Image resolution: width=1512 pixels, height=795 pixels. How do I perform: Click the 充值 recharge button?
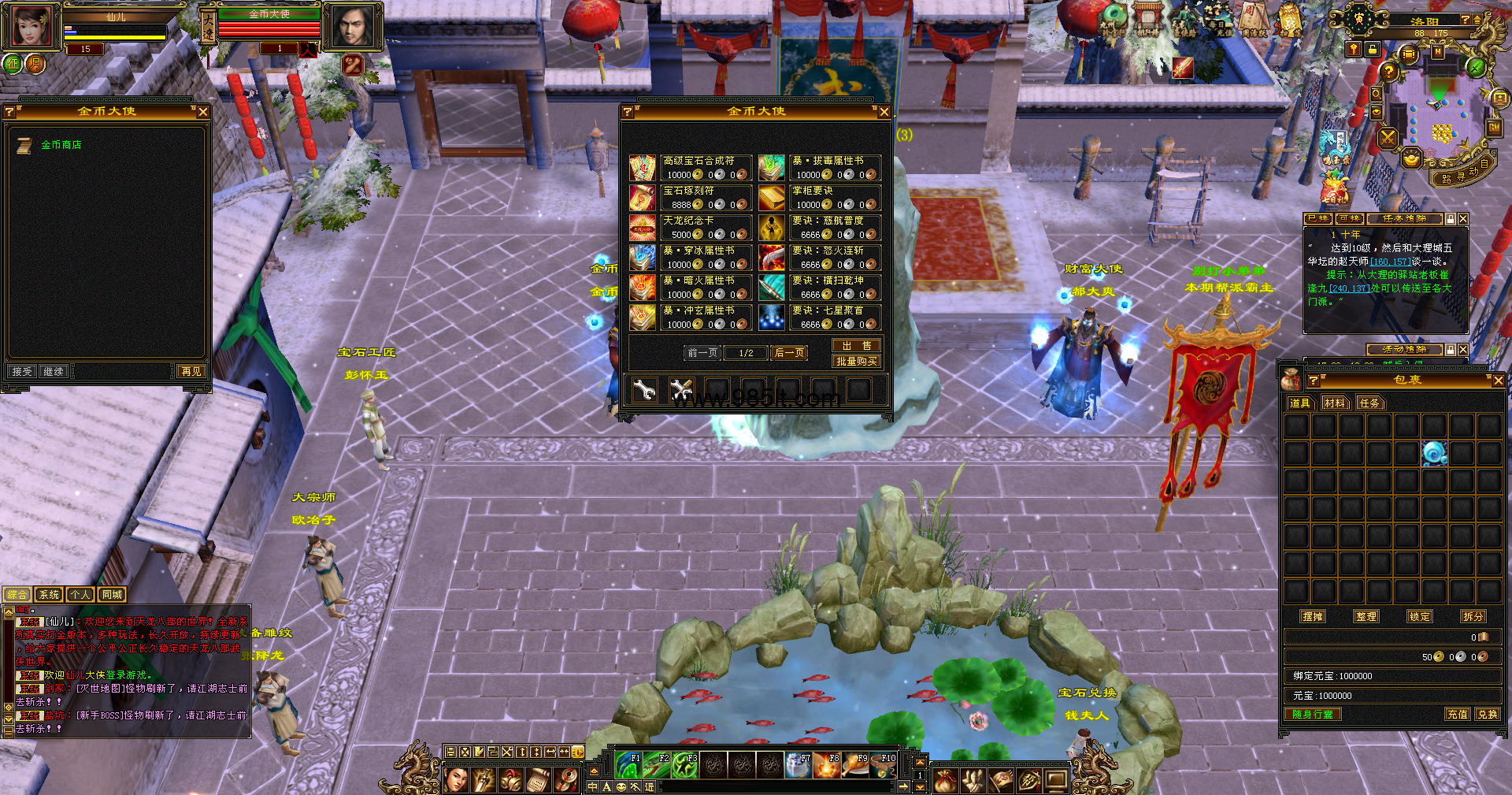(1457, 715)
